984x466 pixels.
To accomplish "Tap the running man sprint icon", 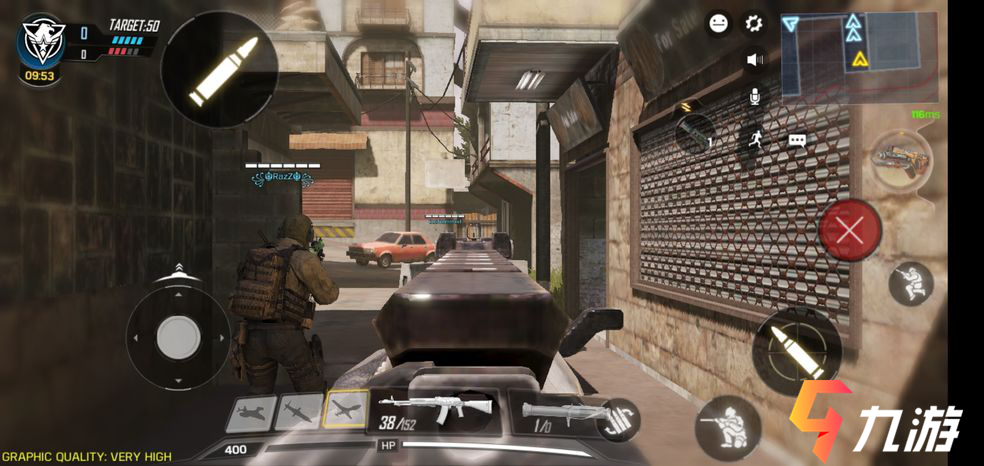I will pos(754,140).
